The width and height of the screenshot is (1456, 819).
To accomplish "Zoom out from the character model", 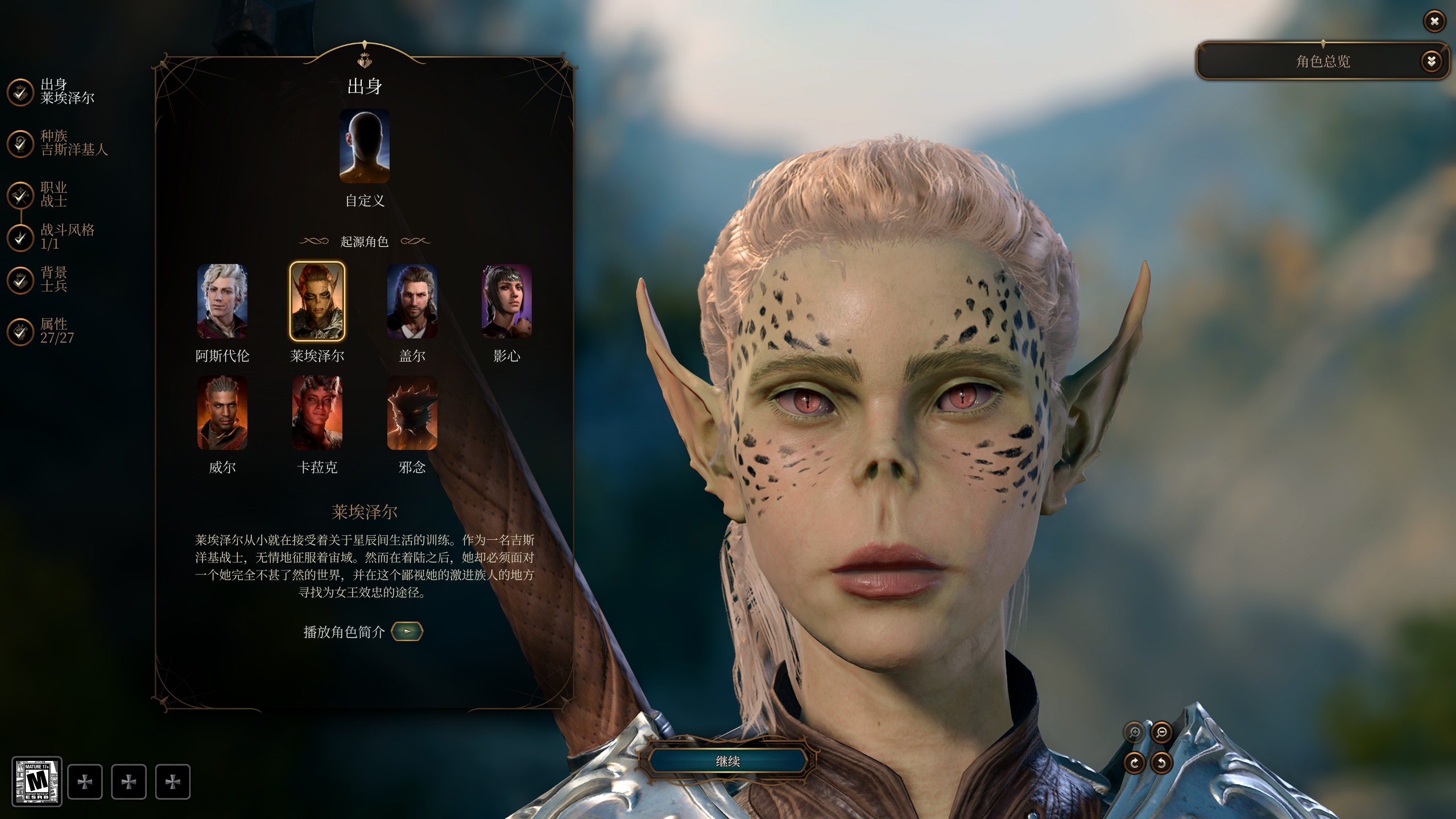I will [1161, 733].
